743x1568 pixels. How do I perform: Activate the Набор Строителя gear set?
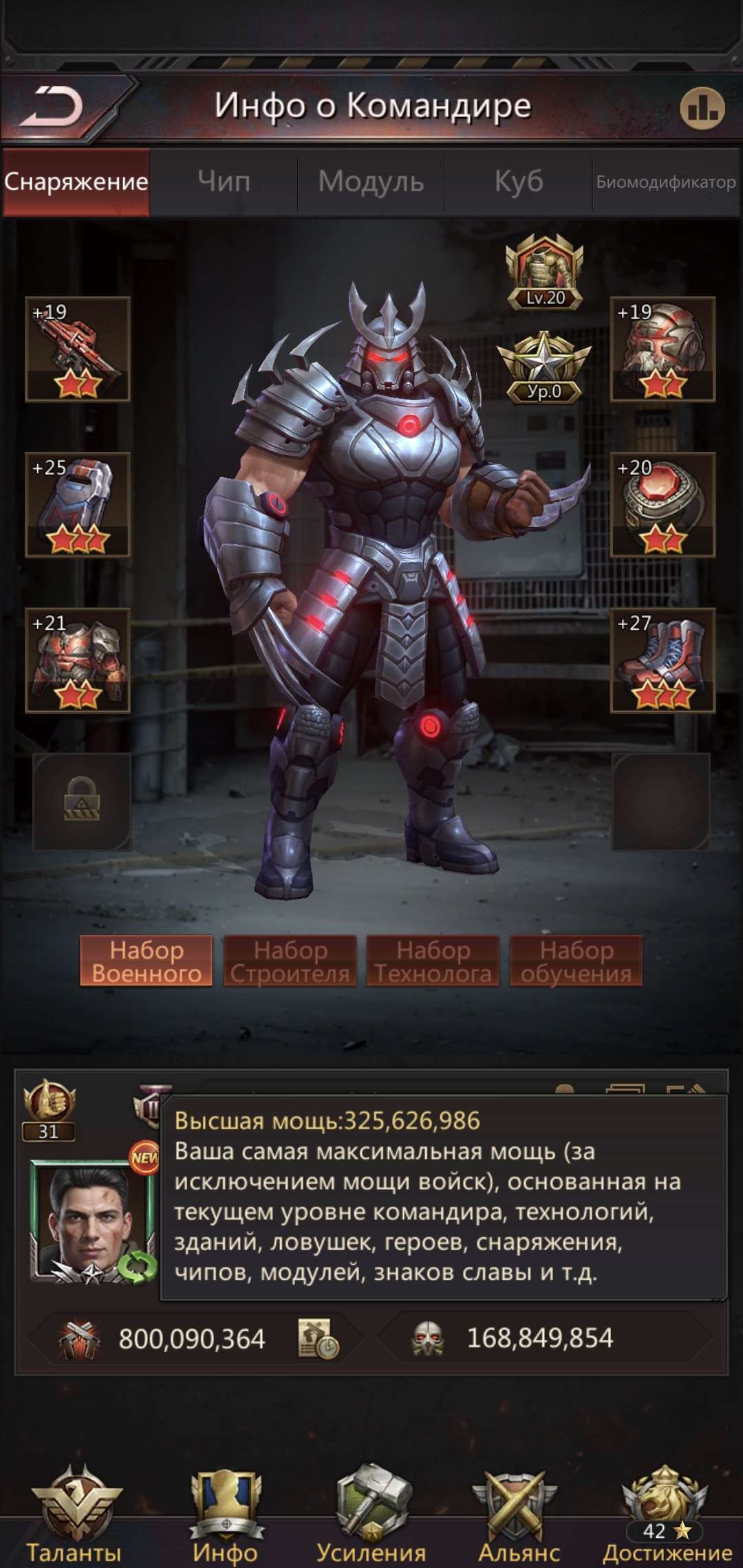290,961
